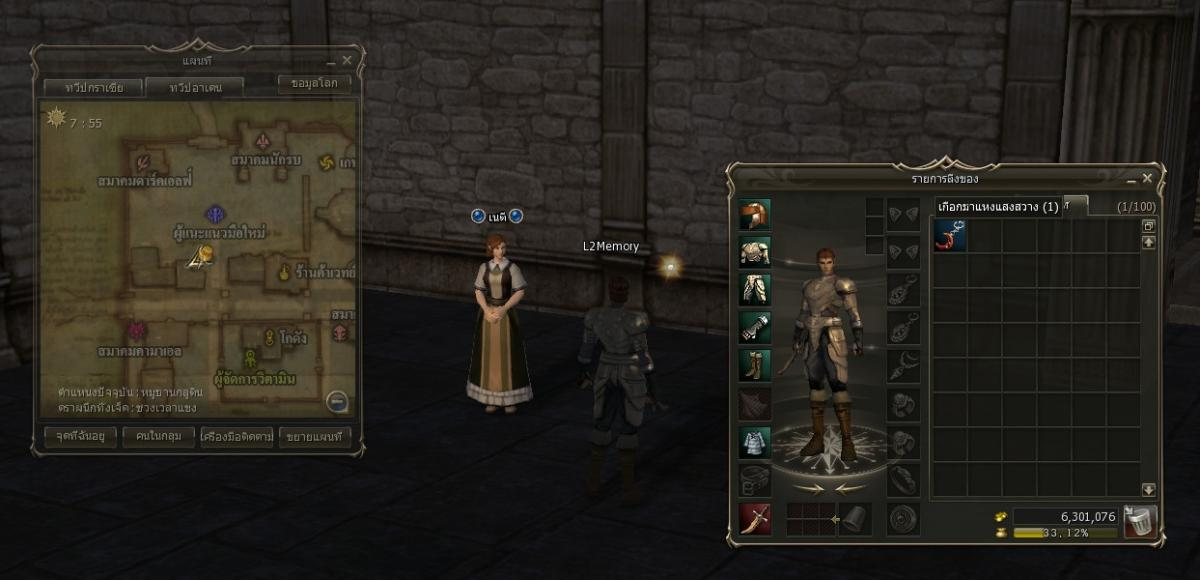Zoom out the map with minus button
The height and width of the screenshot is (580, 1200).
pos(338,402)
